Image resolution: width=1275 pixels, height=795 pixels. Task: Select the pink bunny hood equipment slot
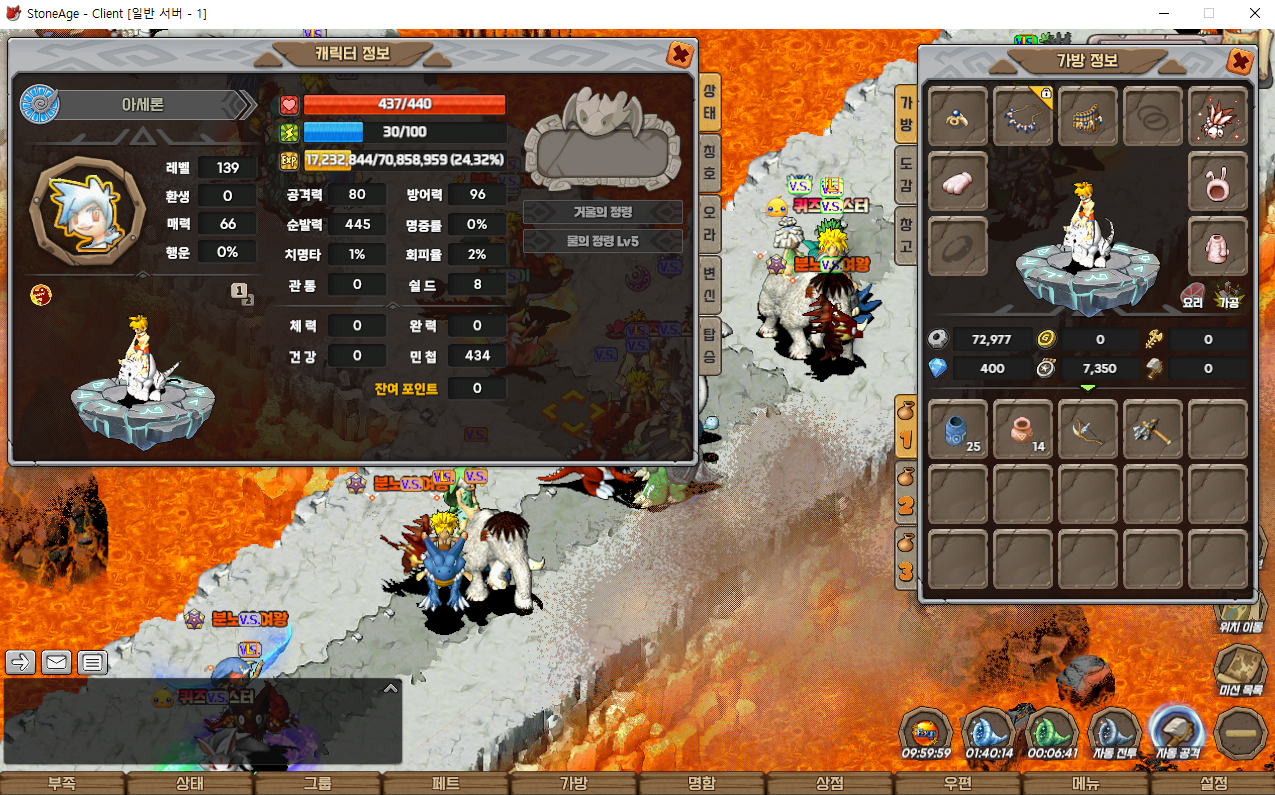tap(1217, 181)
